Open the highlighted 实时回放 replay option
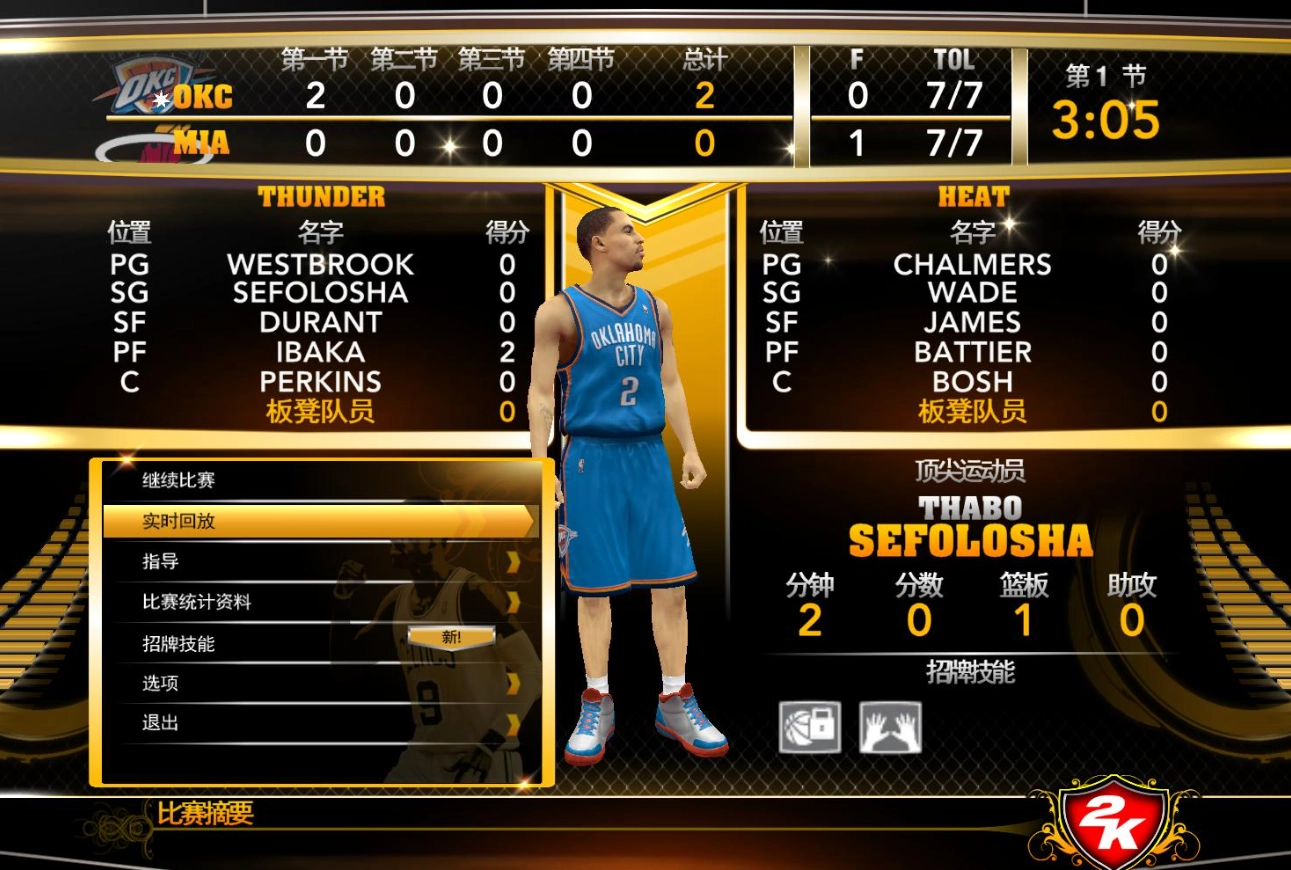The width and height of the screenshot is (1291, 870). coord(200,521)
